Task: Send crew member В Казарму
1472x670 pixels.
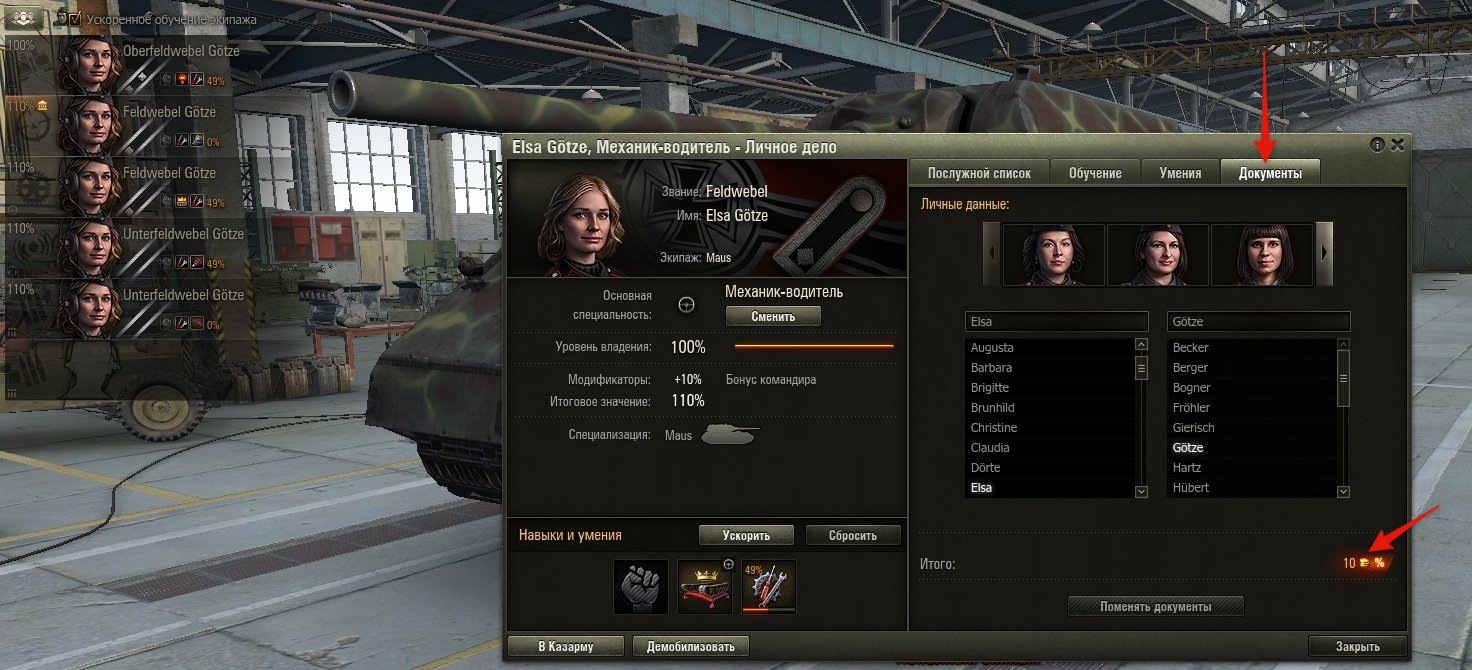Action: pyautogui.click(x=566, y=646)
